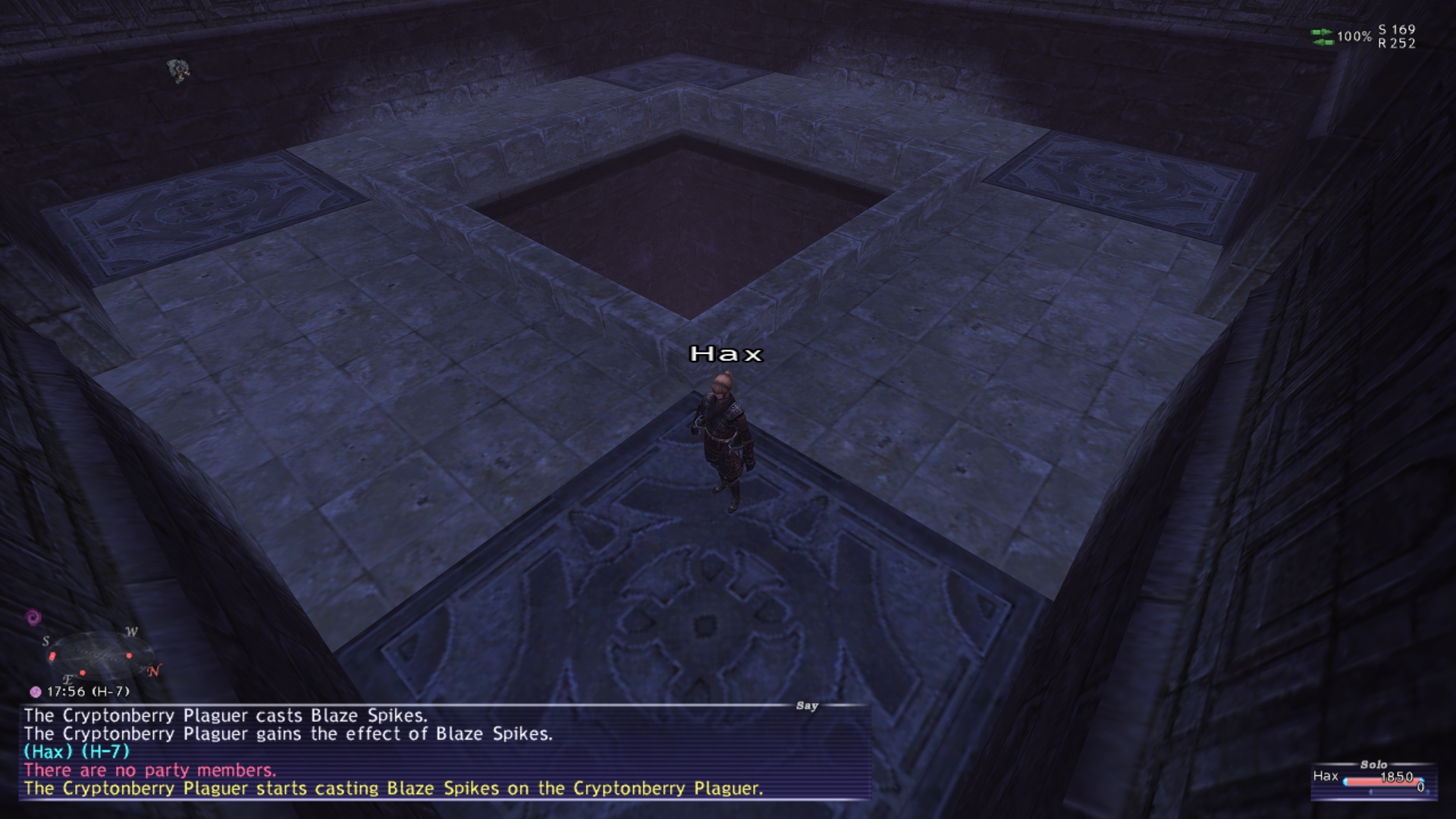Open the Say chat mode selector

pyautogui.click(x=808, y=706)
